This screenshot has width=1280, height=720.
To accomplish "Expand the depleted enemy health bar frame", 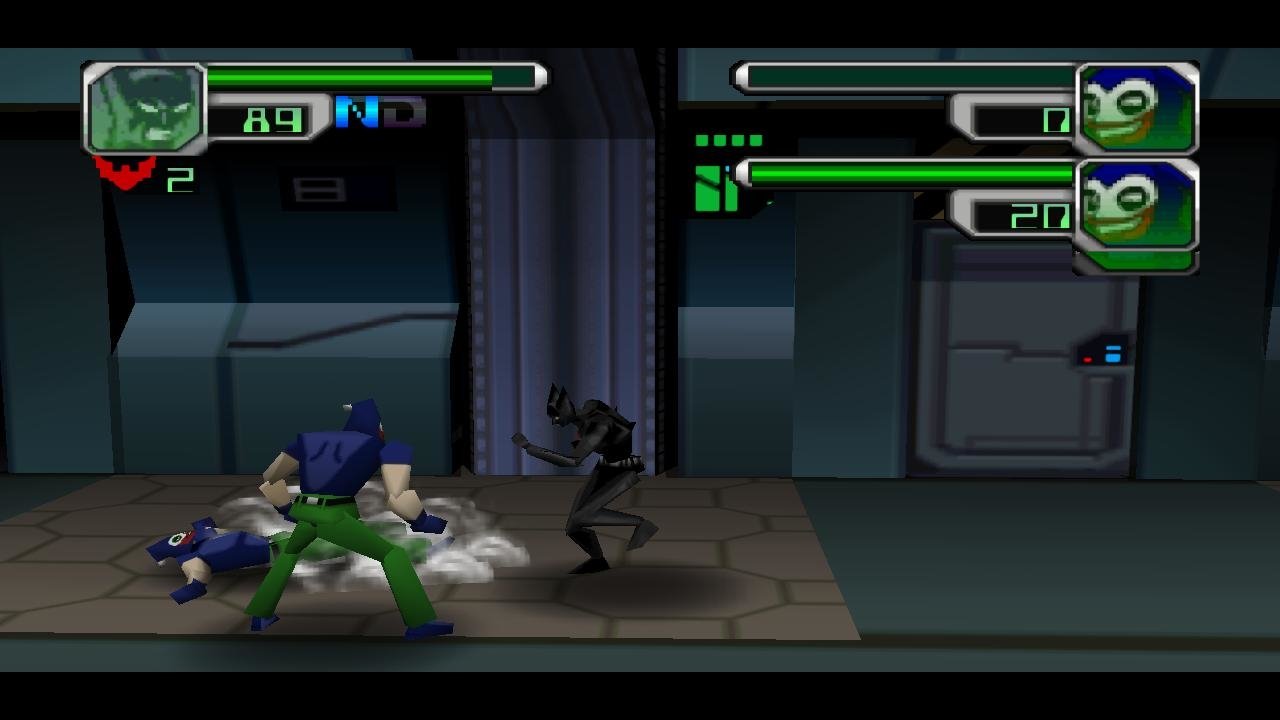I will tap(900, 73).
